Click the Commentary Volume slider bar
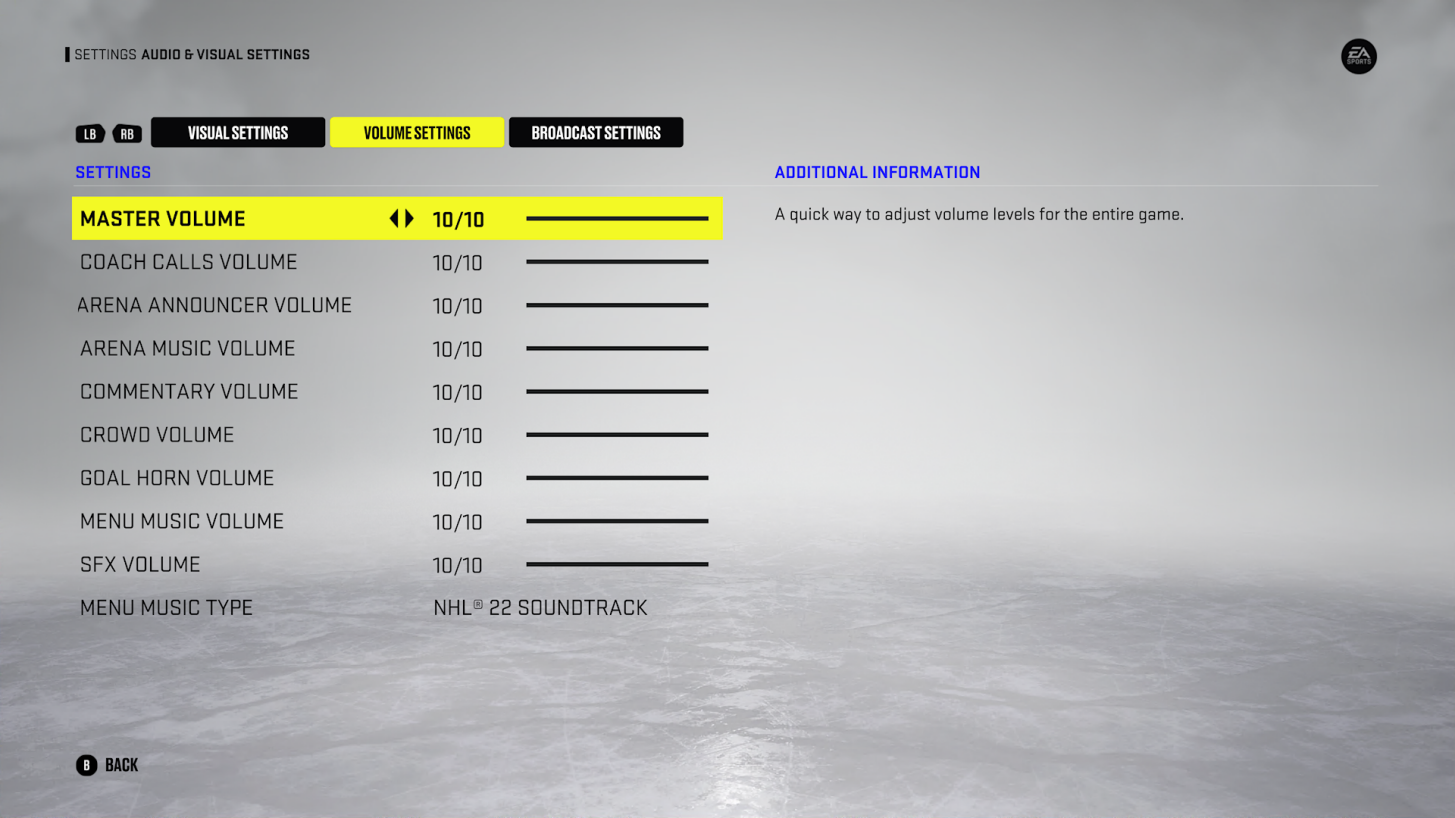Image resolution: width=1455 pixels, height=818 pixels. [617, 391]
